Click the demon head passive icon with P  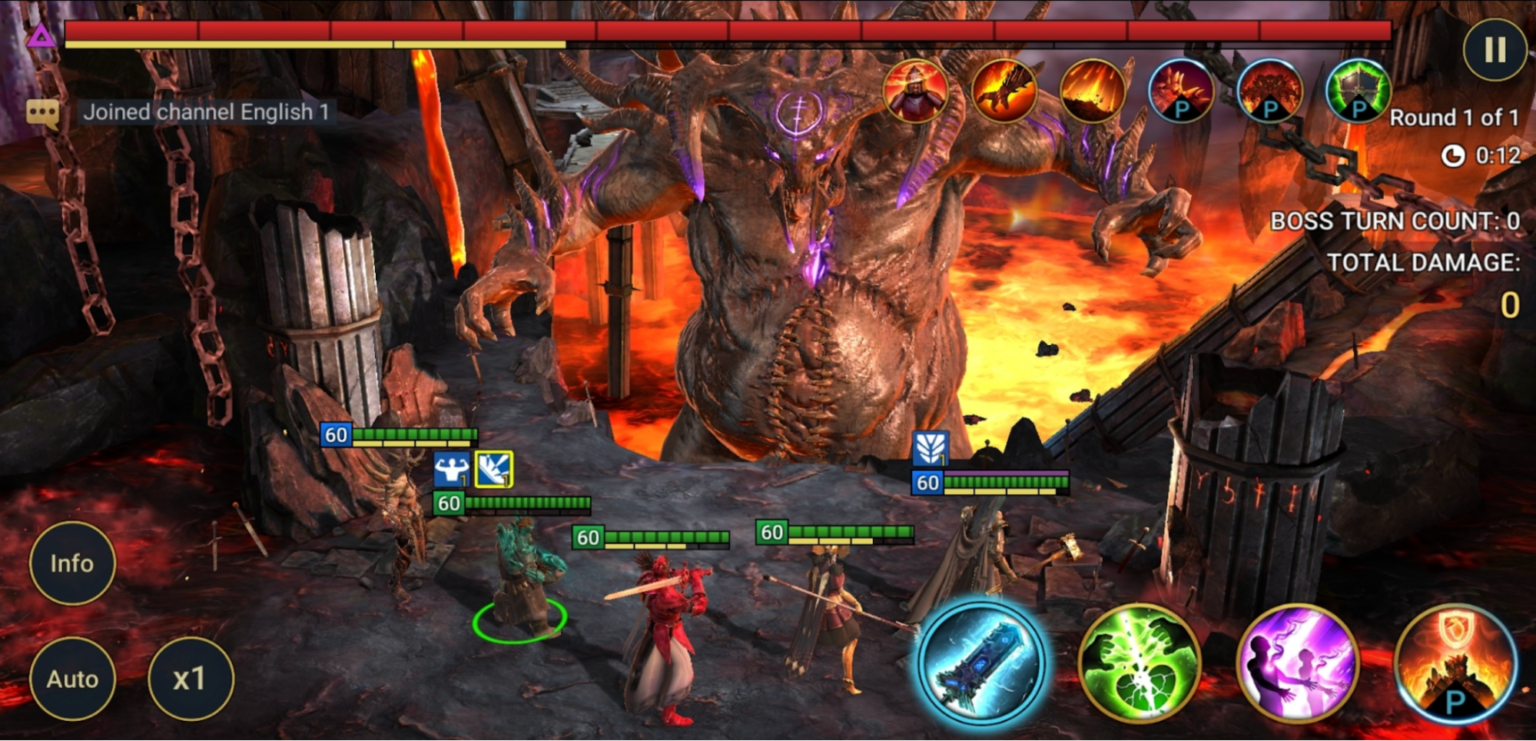1269,92
